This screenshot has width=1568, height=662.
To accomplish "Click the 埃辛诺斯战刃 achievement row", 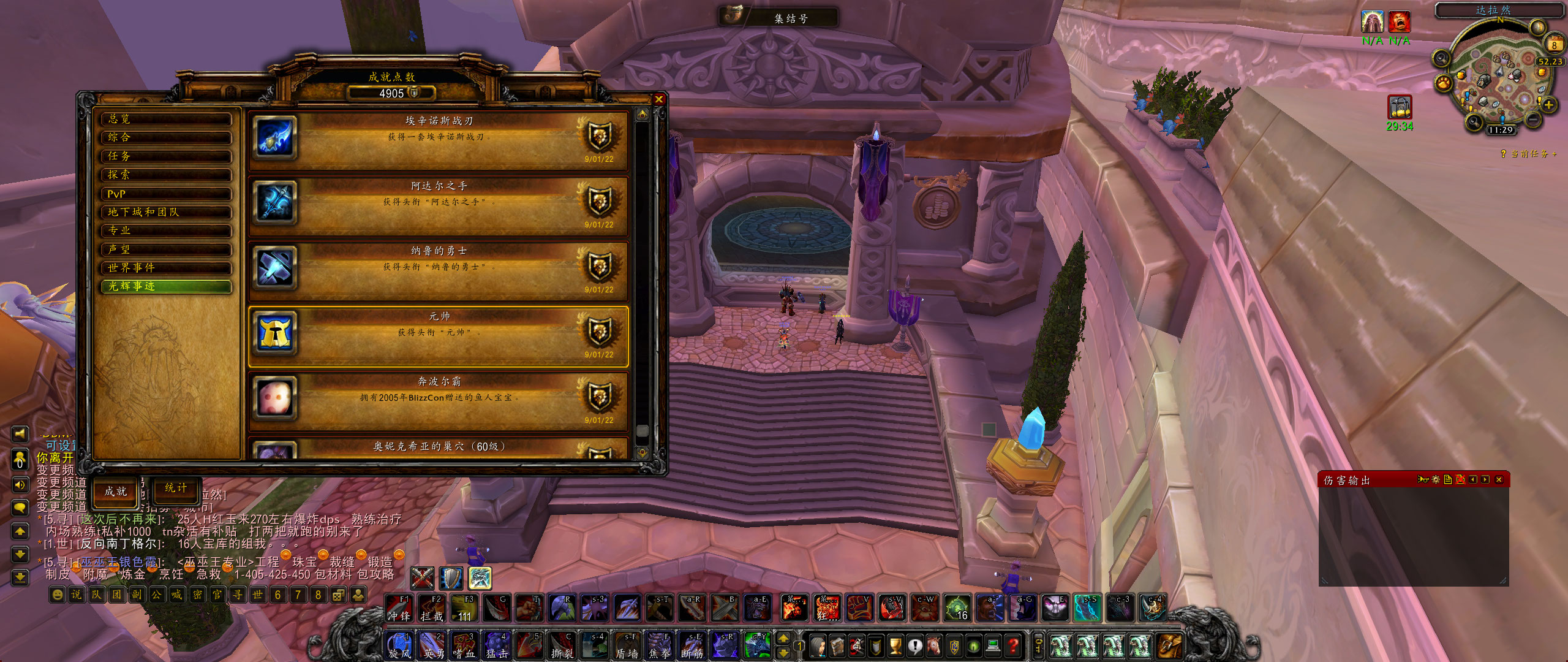I will click(x=439, y=140).
